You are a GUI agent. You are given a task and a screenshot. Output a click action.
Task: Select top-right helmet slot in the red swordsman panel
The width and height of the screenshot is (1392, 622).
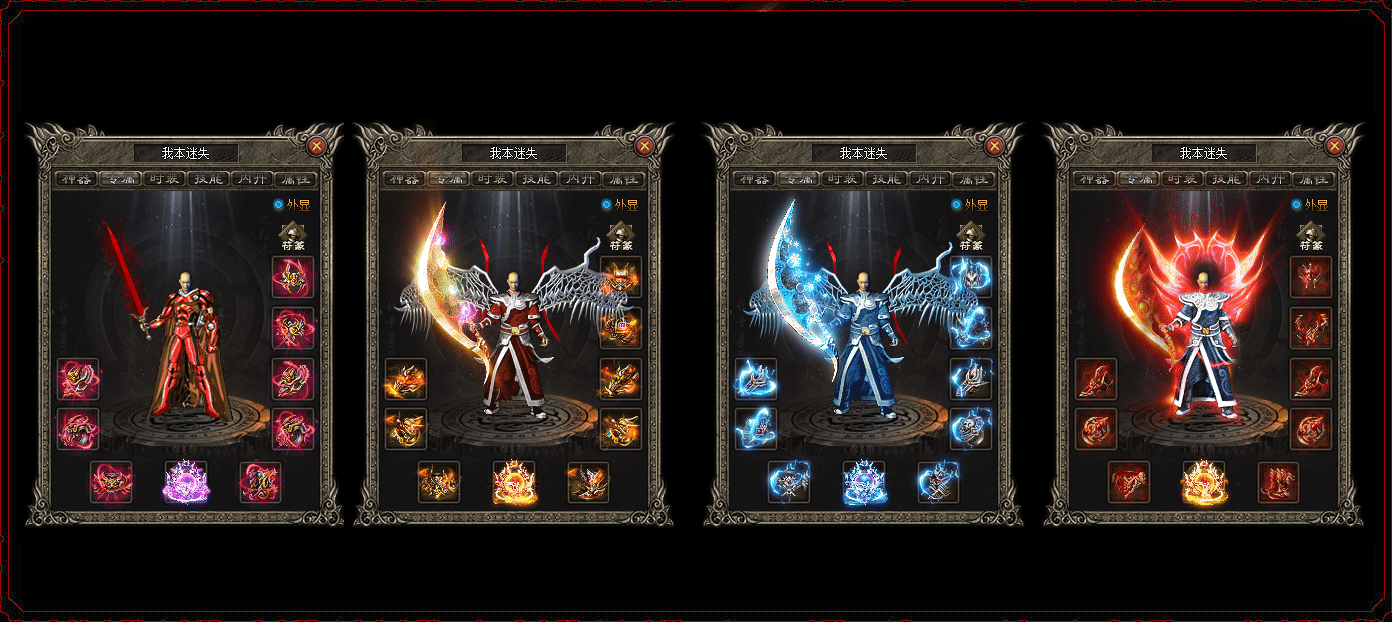click(293, 277)
